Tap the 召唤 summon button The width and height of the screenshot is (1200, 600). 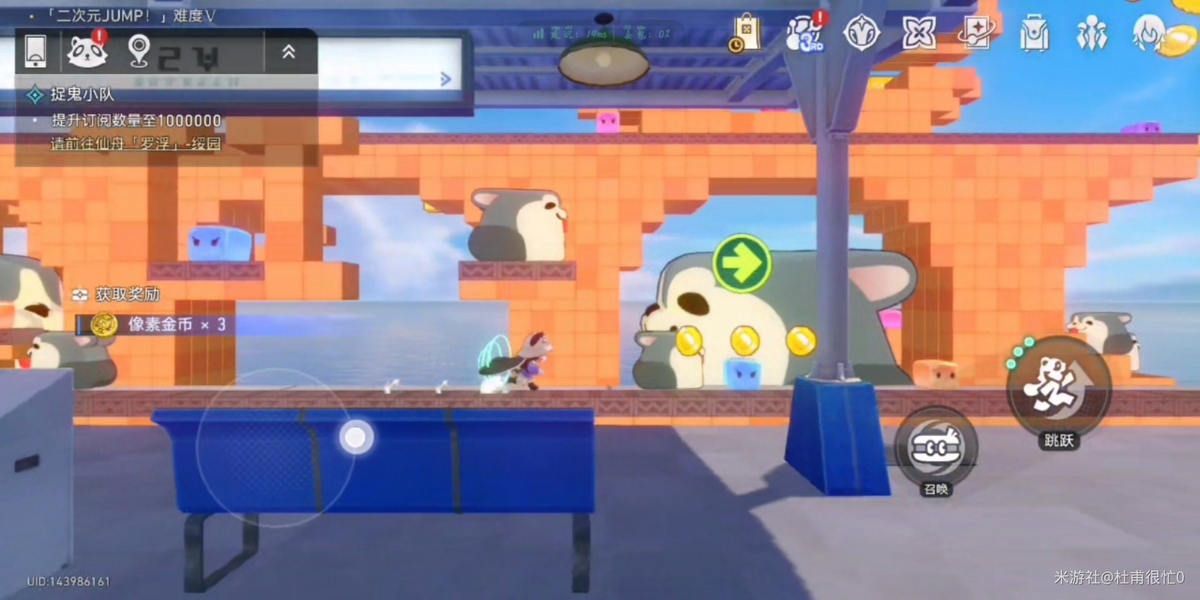click(936, 446)
